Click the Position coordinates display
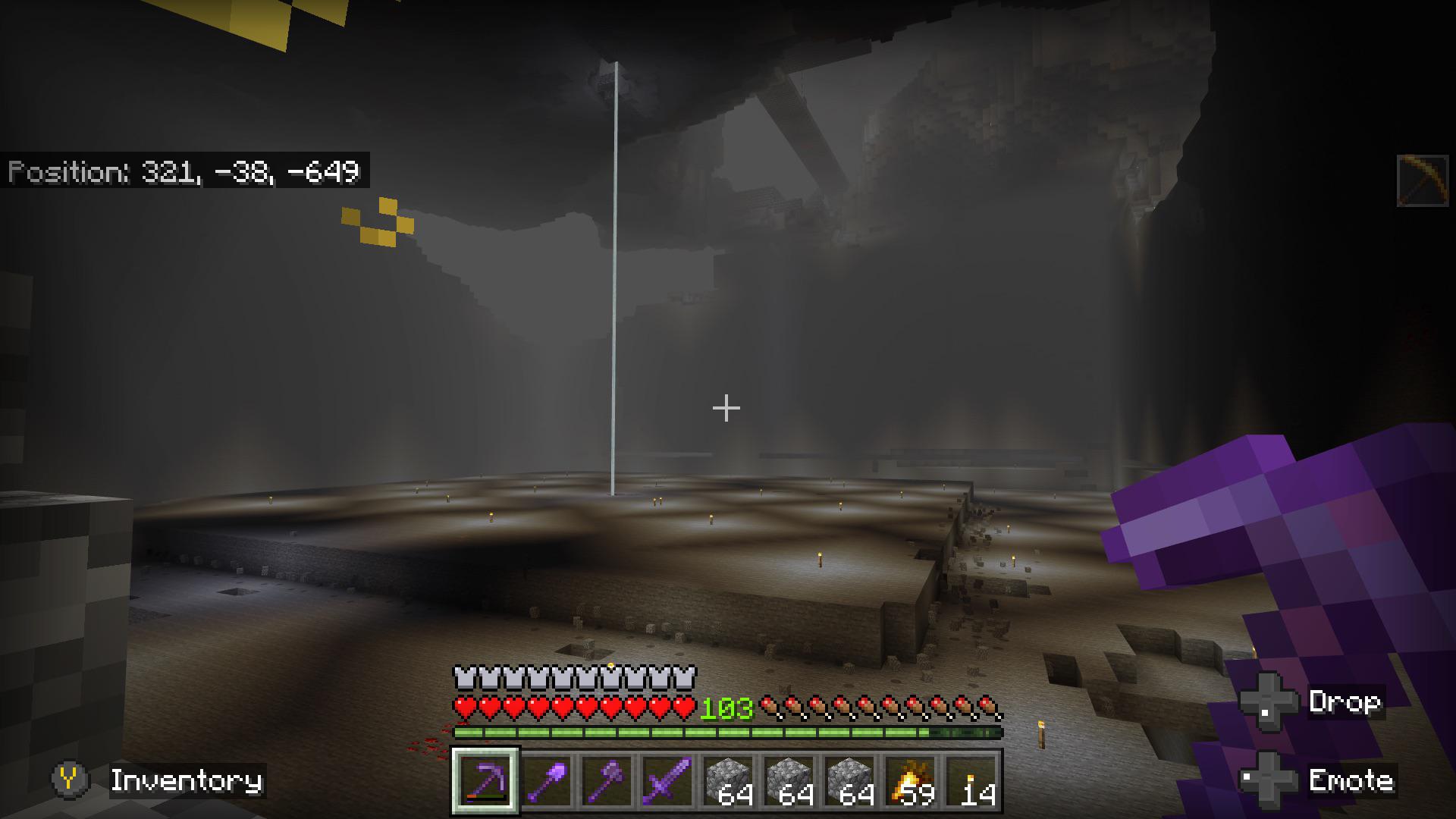 pos(187,173)
